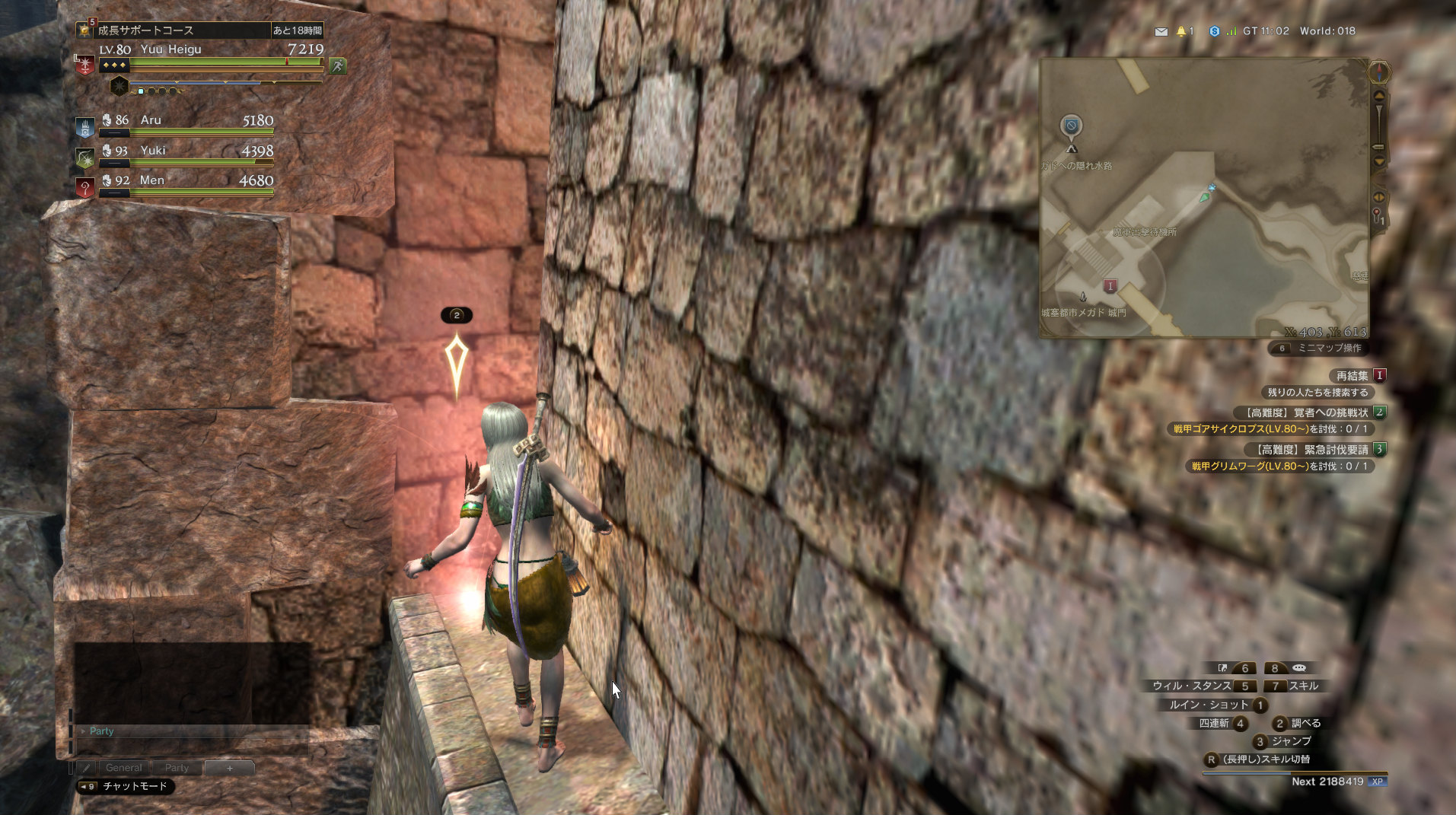Check the notification bell icon
Screen dimensions: 1456x815
point(1181,31)
